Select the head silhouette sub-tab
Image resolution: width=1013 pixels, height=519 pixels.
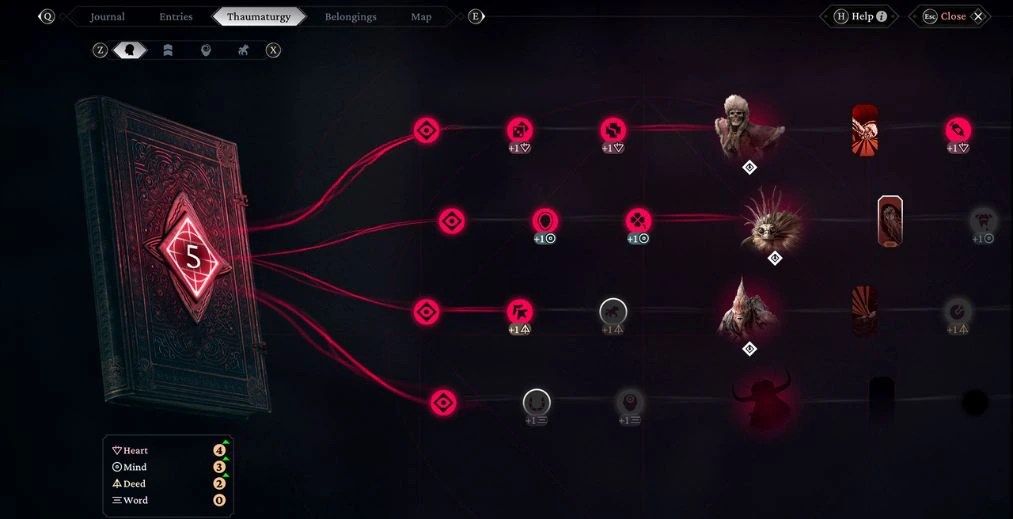tap(129, 50)
